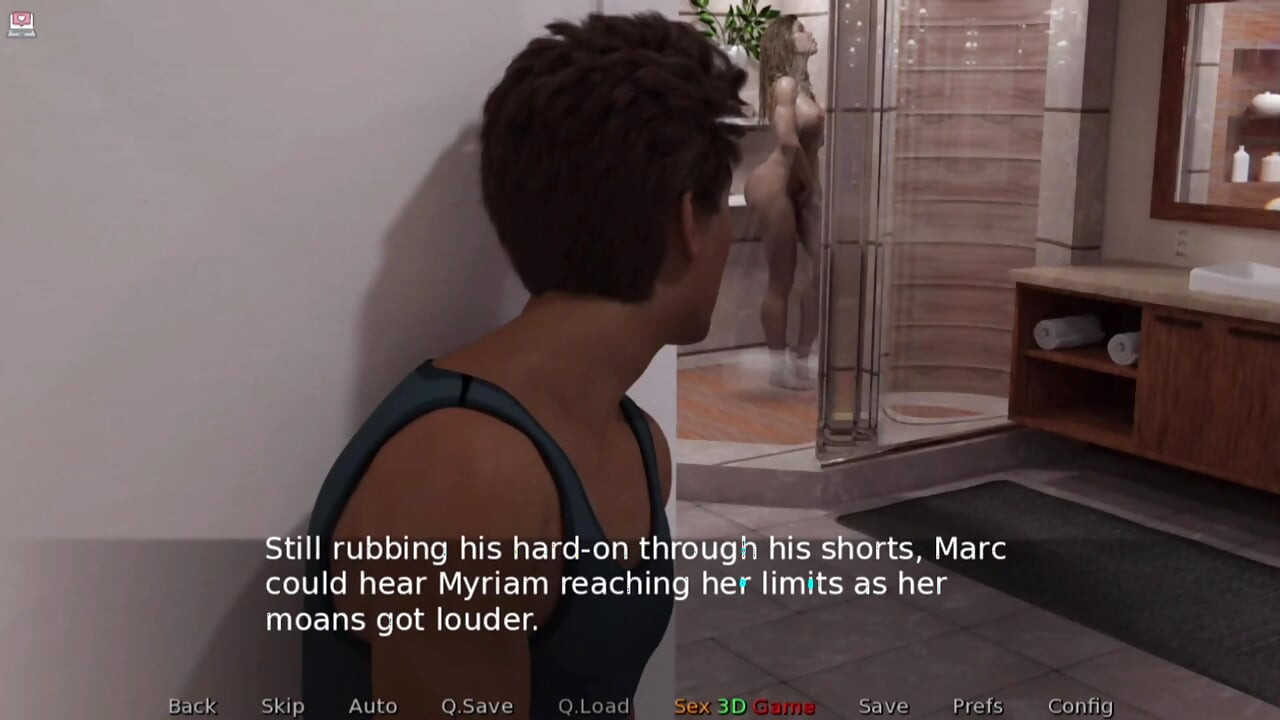Screen dimensions: 1280x720
Task: Select Skip from the quick menu bar
Action: point(281,705)
